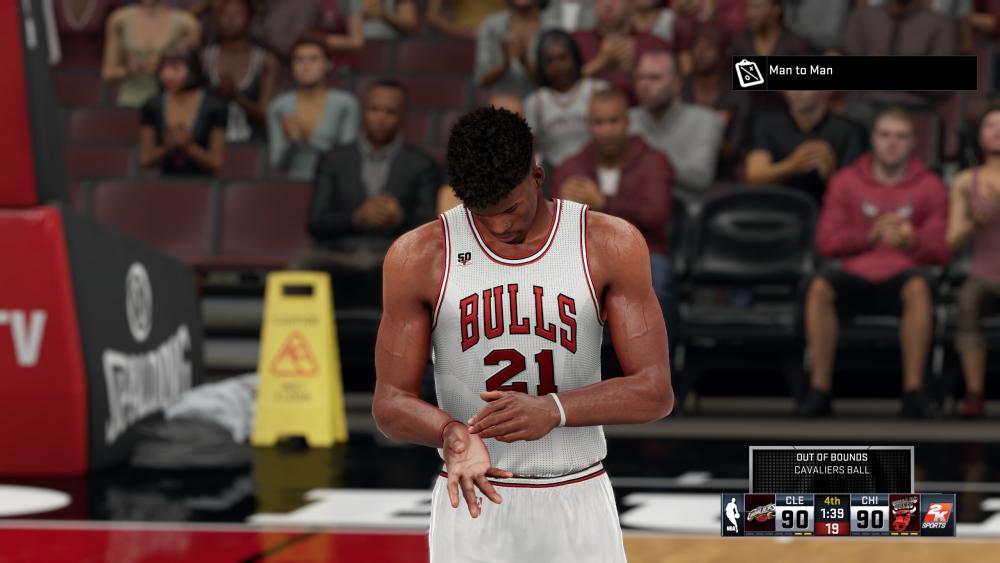Click the Cavaliers logo on the scoreboard
Viewport: 1000px width, 563px height.
tap(760, 514)
